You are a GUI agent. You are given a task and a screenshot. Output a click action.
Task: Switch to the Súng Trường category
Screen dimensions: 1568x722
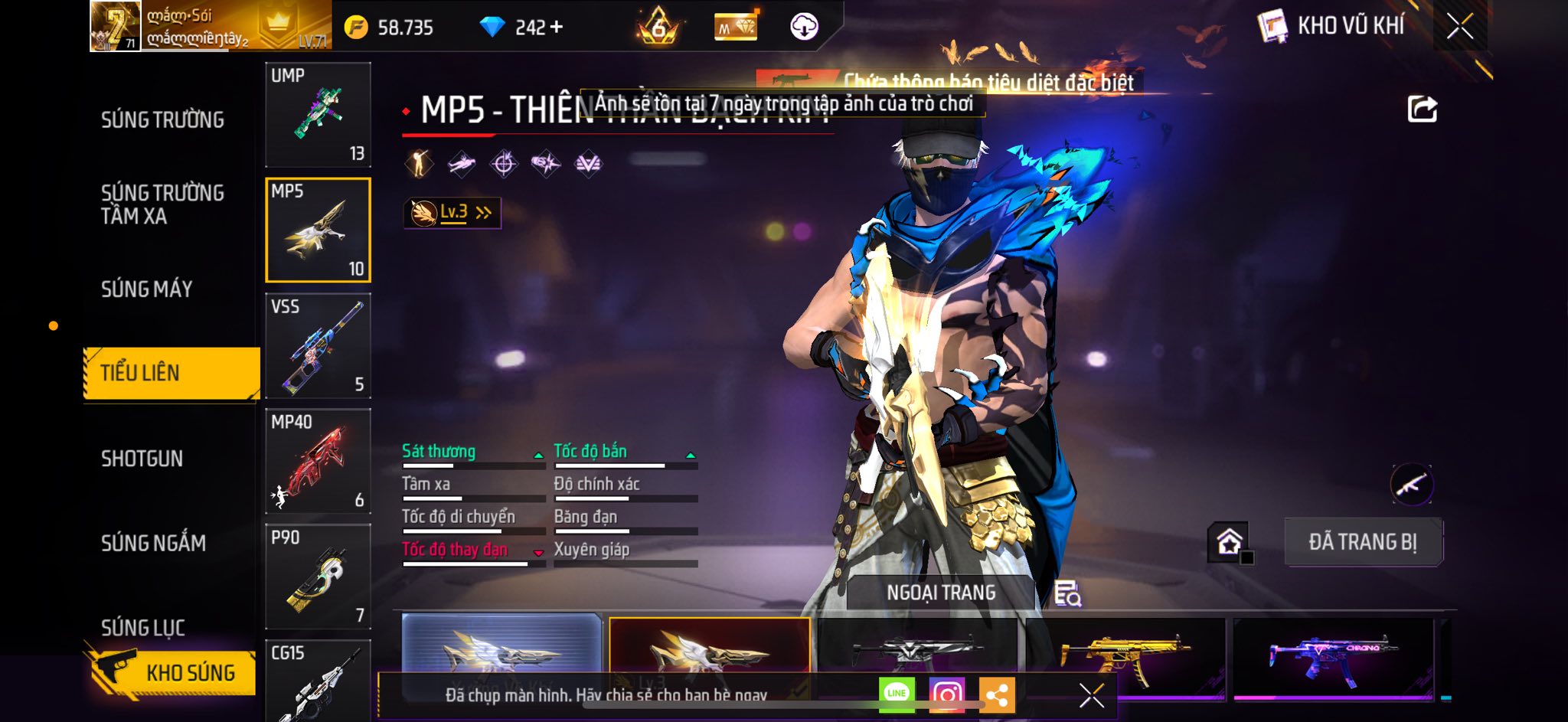162,120
